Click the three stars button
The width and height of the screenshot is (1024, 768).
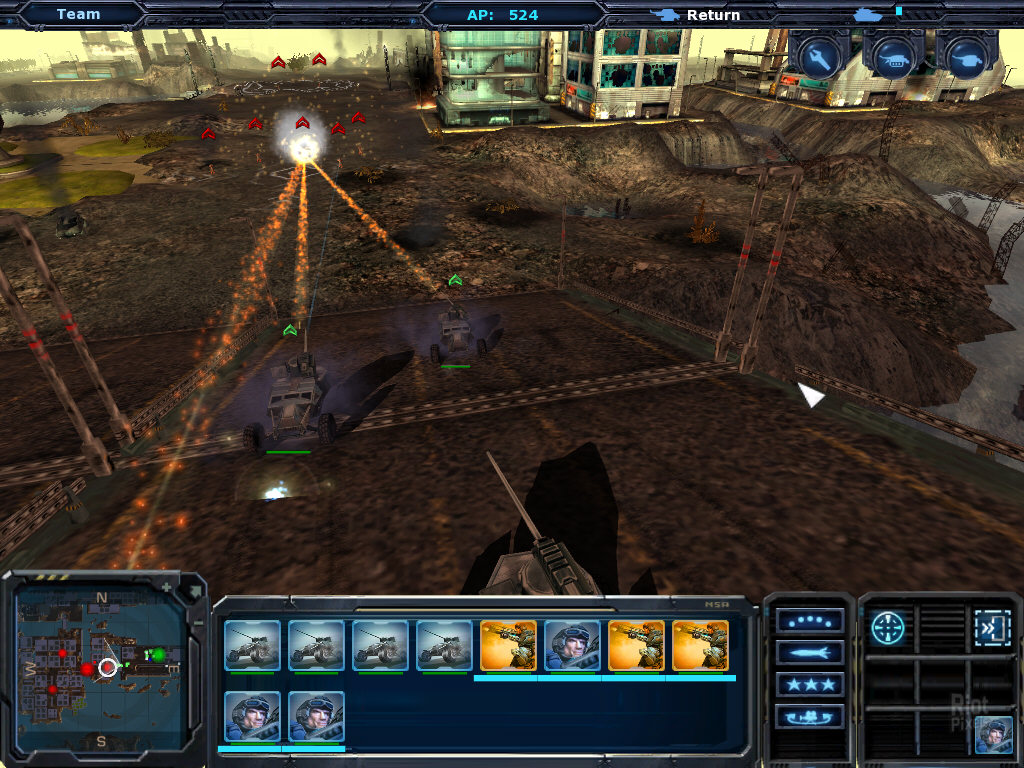(809, 685)
